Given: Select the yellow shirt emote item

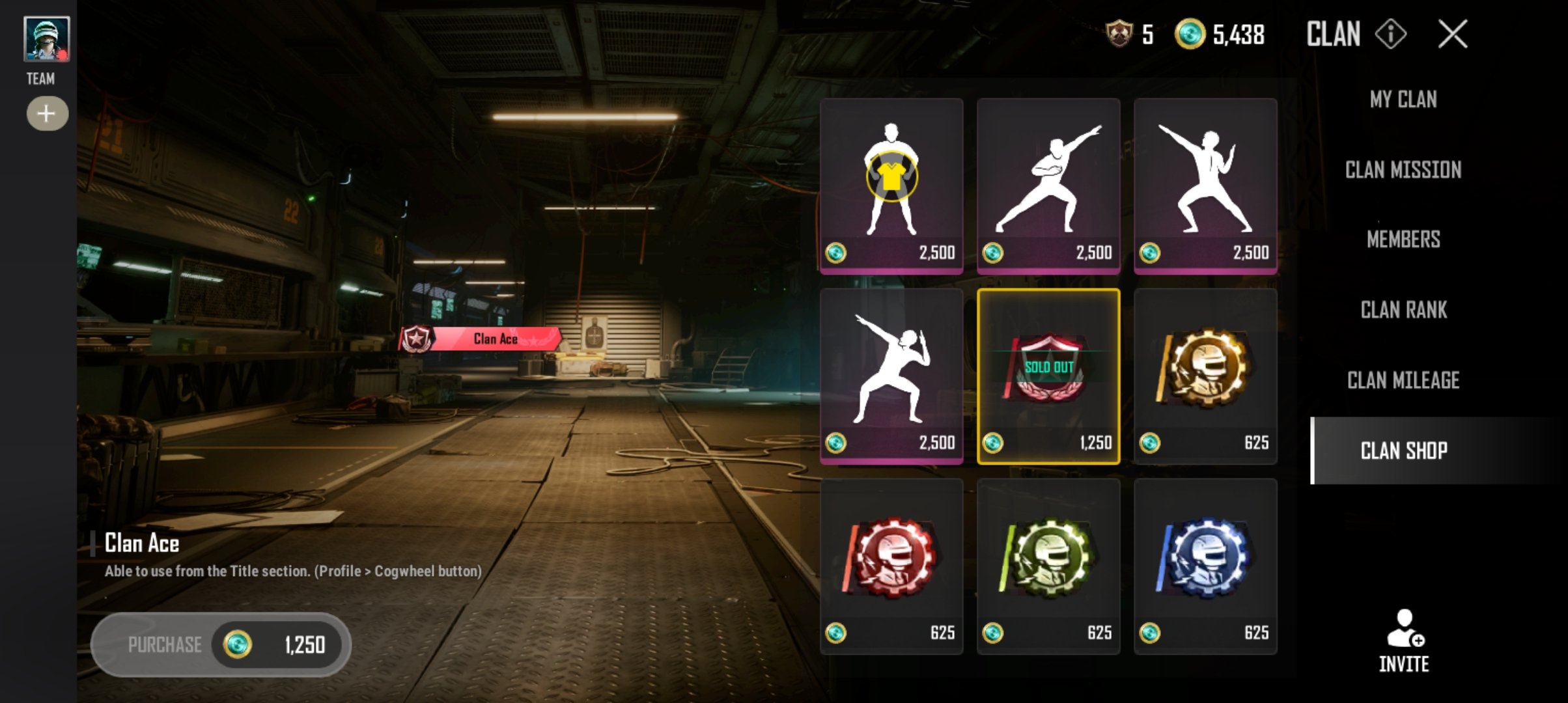Looking at the screenshot, I should tap(891, 186).
